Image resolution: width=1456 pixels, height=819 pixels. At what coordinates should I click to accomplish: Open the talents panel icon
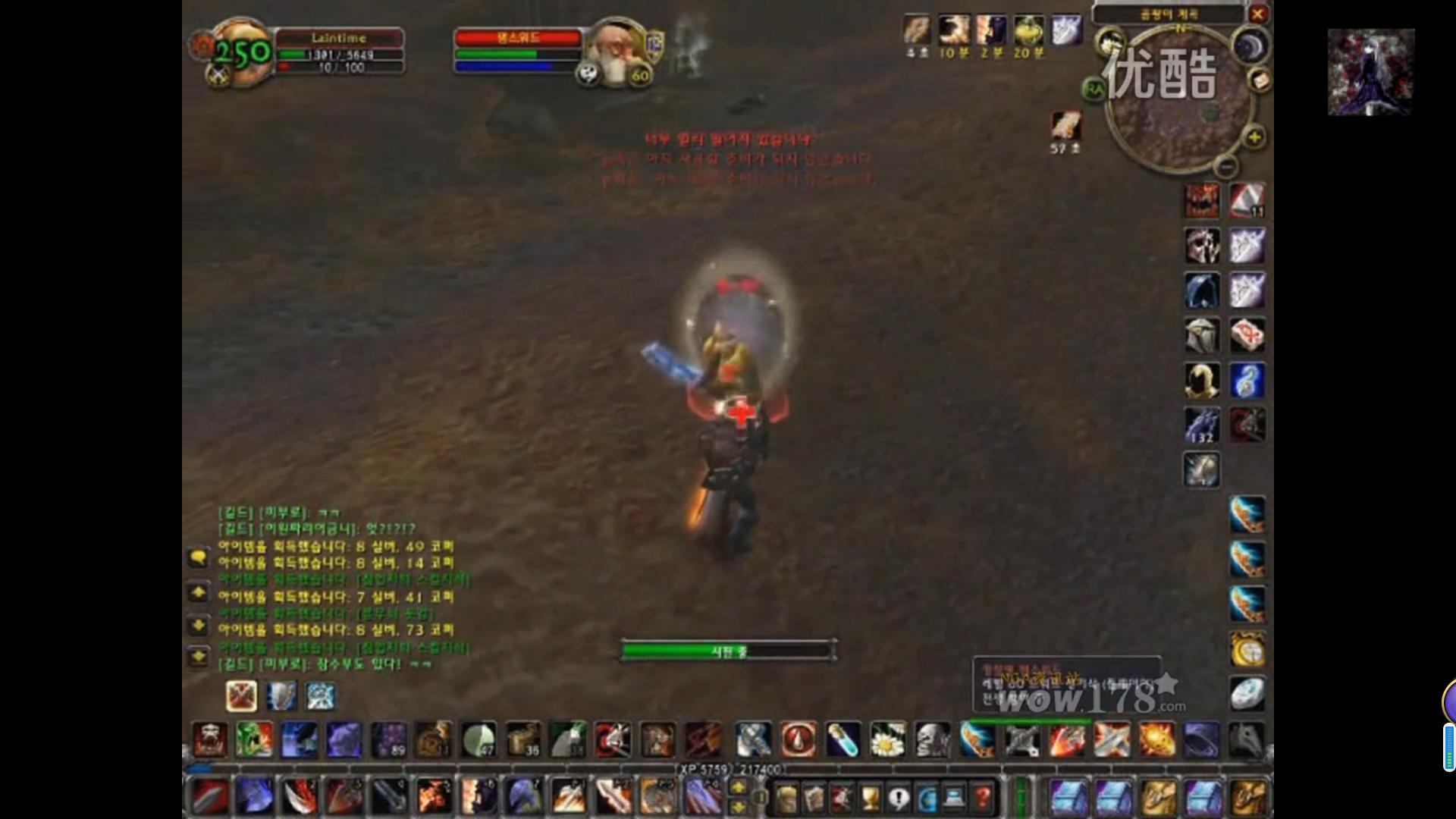843,797
